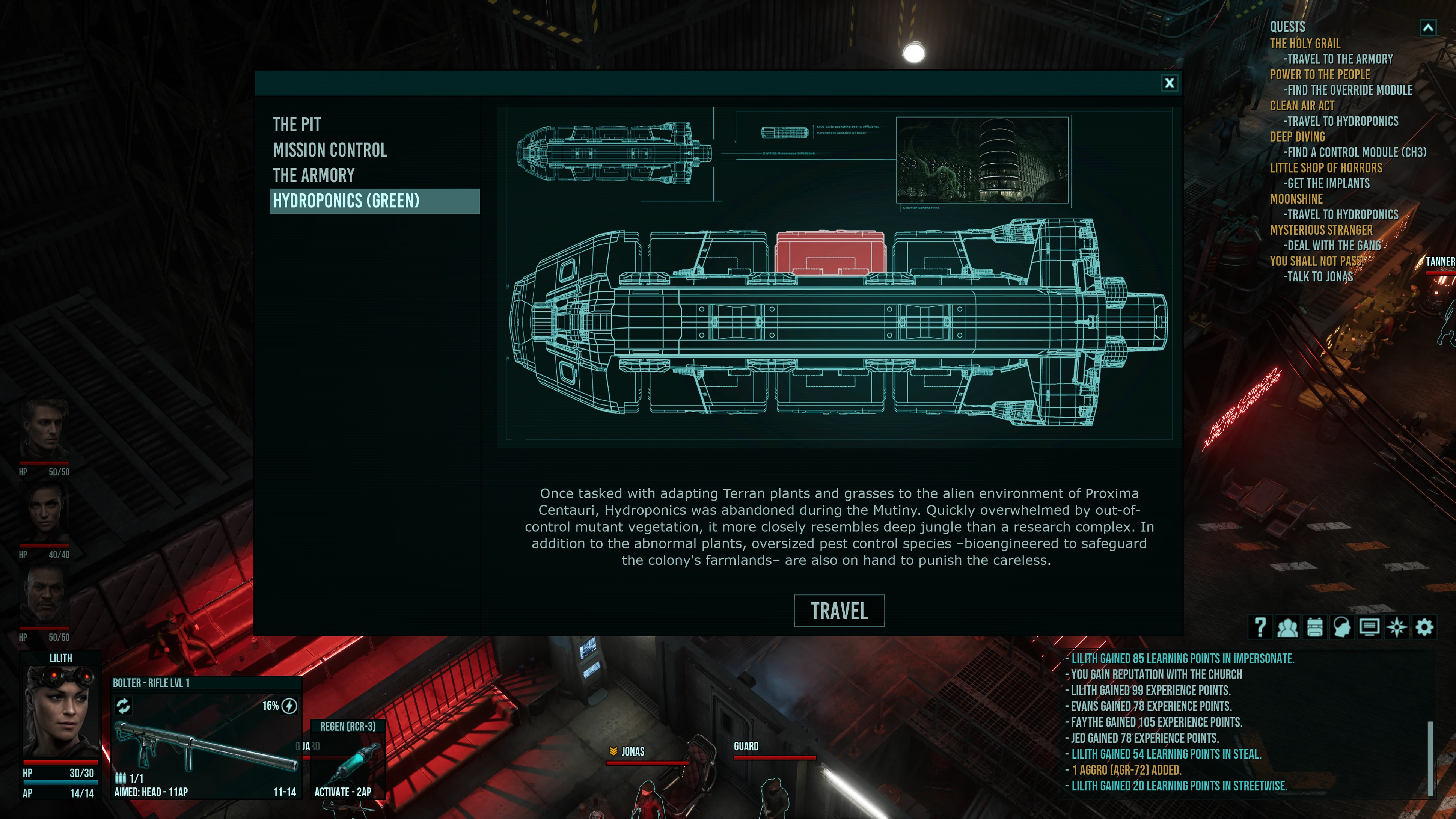Screen dimensions: 1456x819
Task: Click the weapon swap arrows icon
Action: 123,705
